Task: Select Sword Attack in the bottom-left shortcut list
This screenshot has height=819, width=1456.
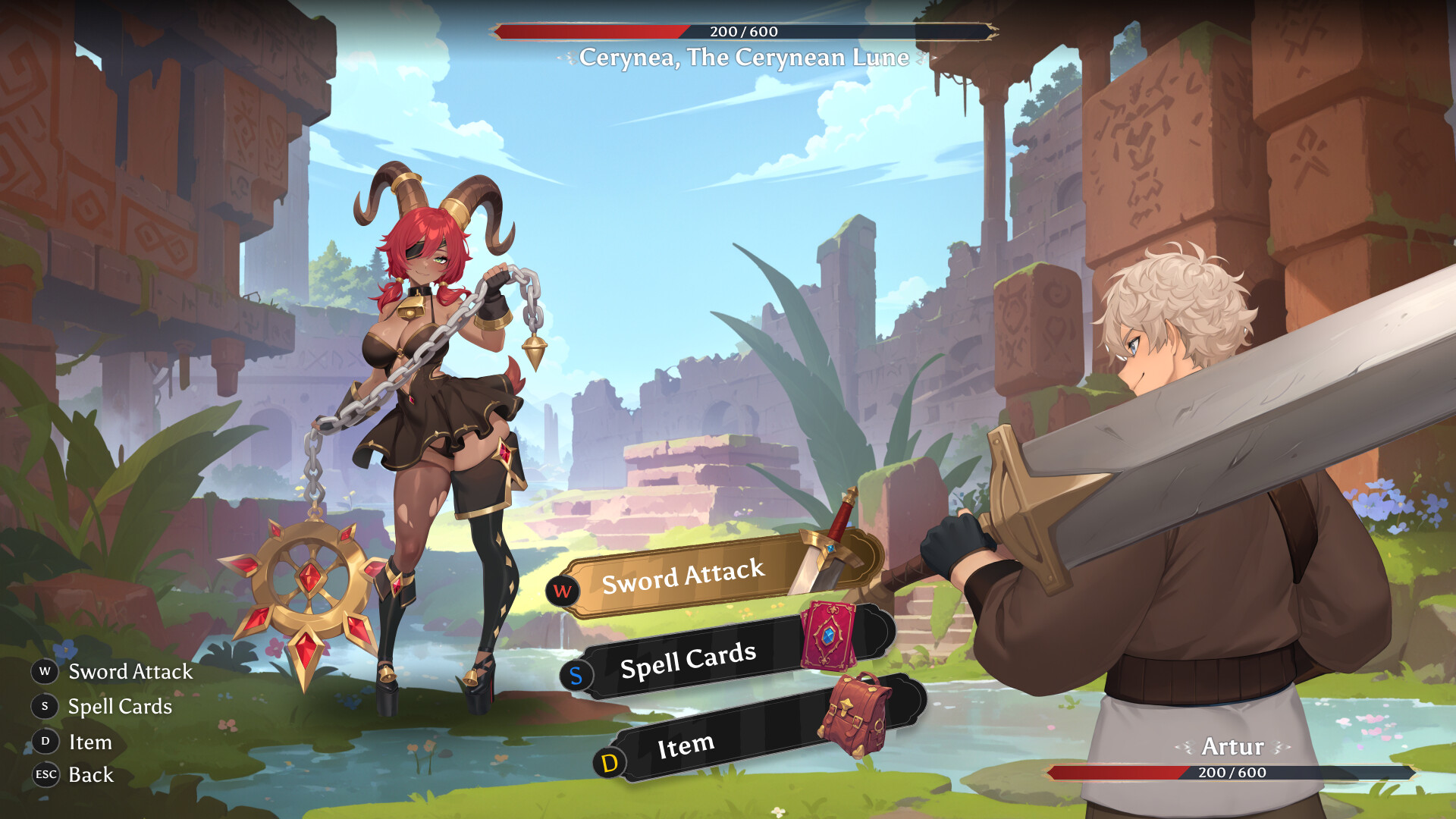Action: (130, 672)
